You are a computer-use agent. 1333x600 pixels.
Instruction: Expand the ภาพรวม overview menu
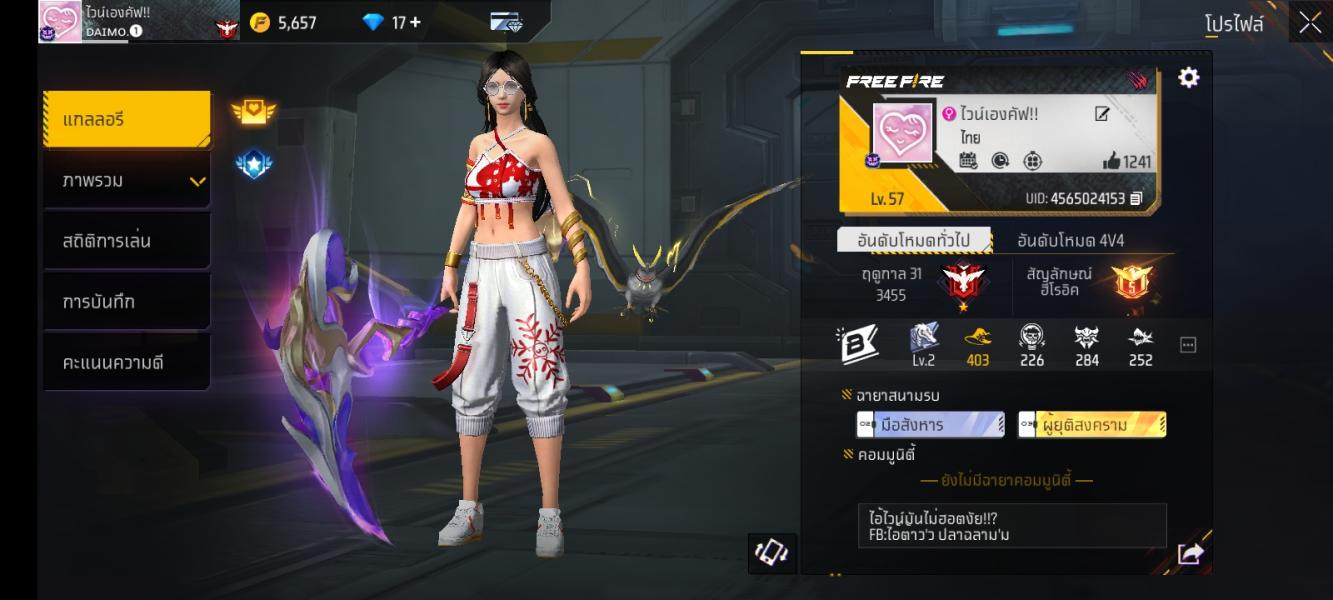click(x=127, y=181)
